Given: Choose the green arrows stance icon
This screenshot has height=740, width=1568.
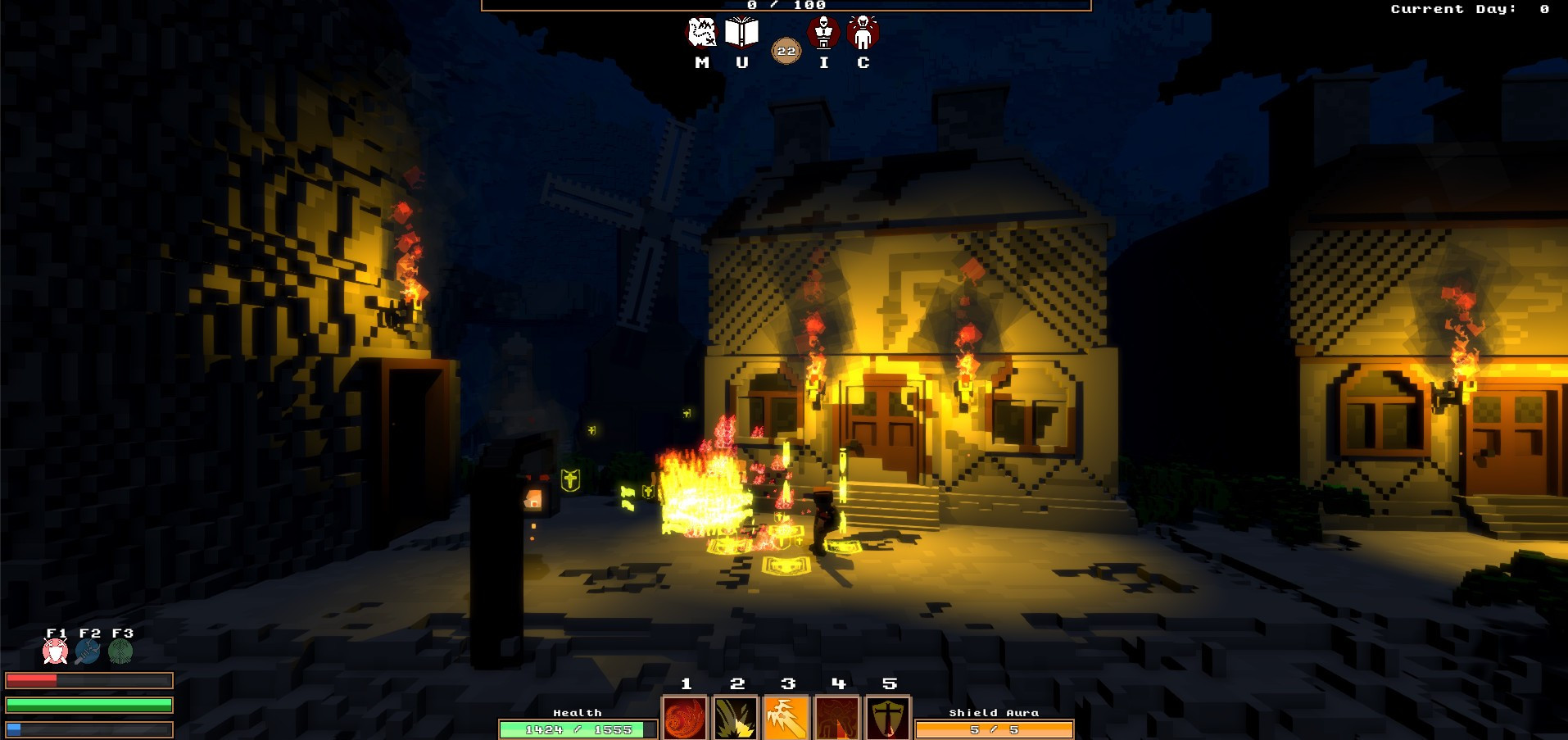Looking at the screenshot, I should click(120, 651).
